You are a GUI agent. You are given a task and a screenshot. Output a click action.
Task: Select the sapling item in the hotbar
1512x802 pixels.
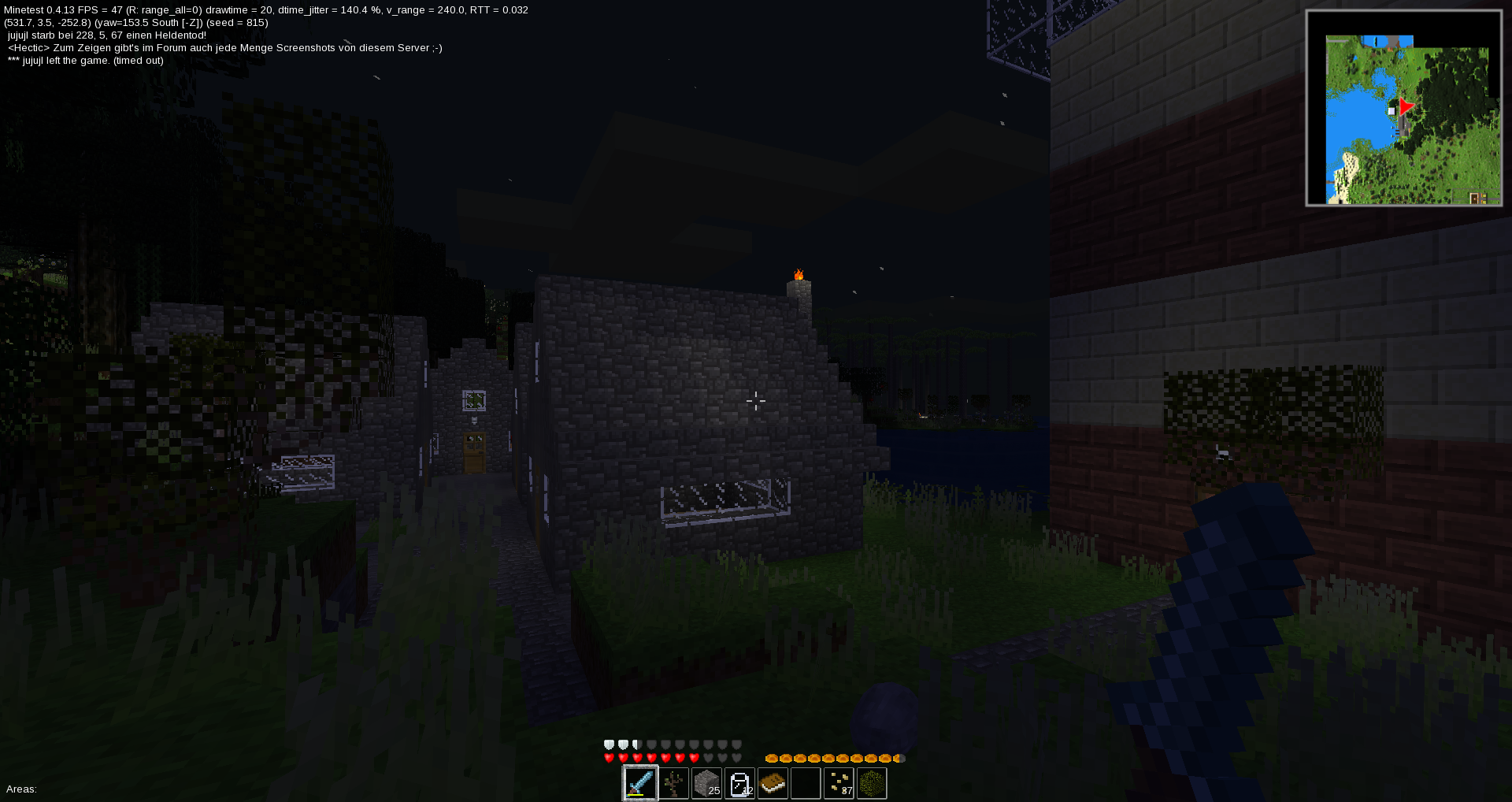click(674, 784)
